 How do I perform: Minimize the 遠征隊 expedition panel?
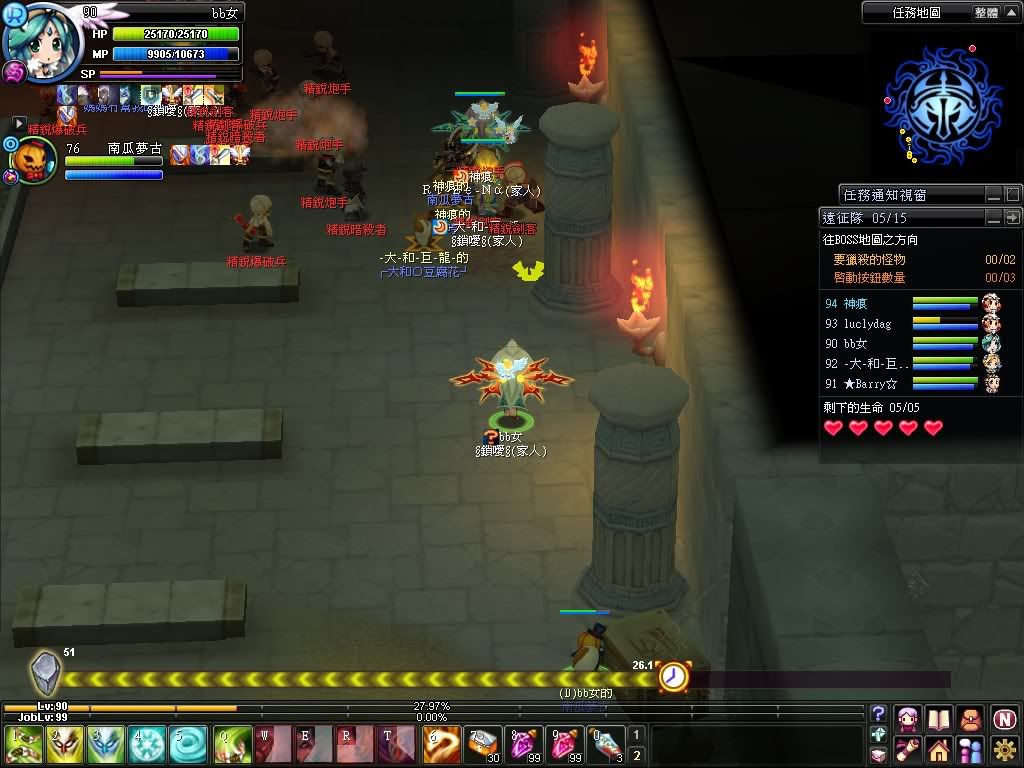(993, 218)
